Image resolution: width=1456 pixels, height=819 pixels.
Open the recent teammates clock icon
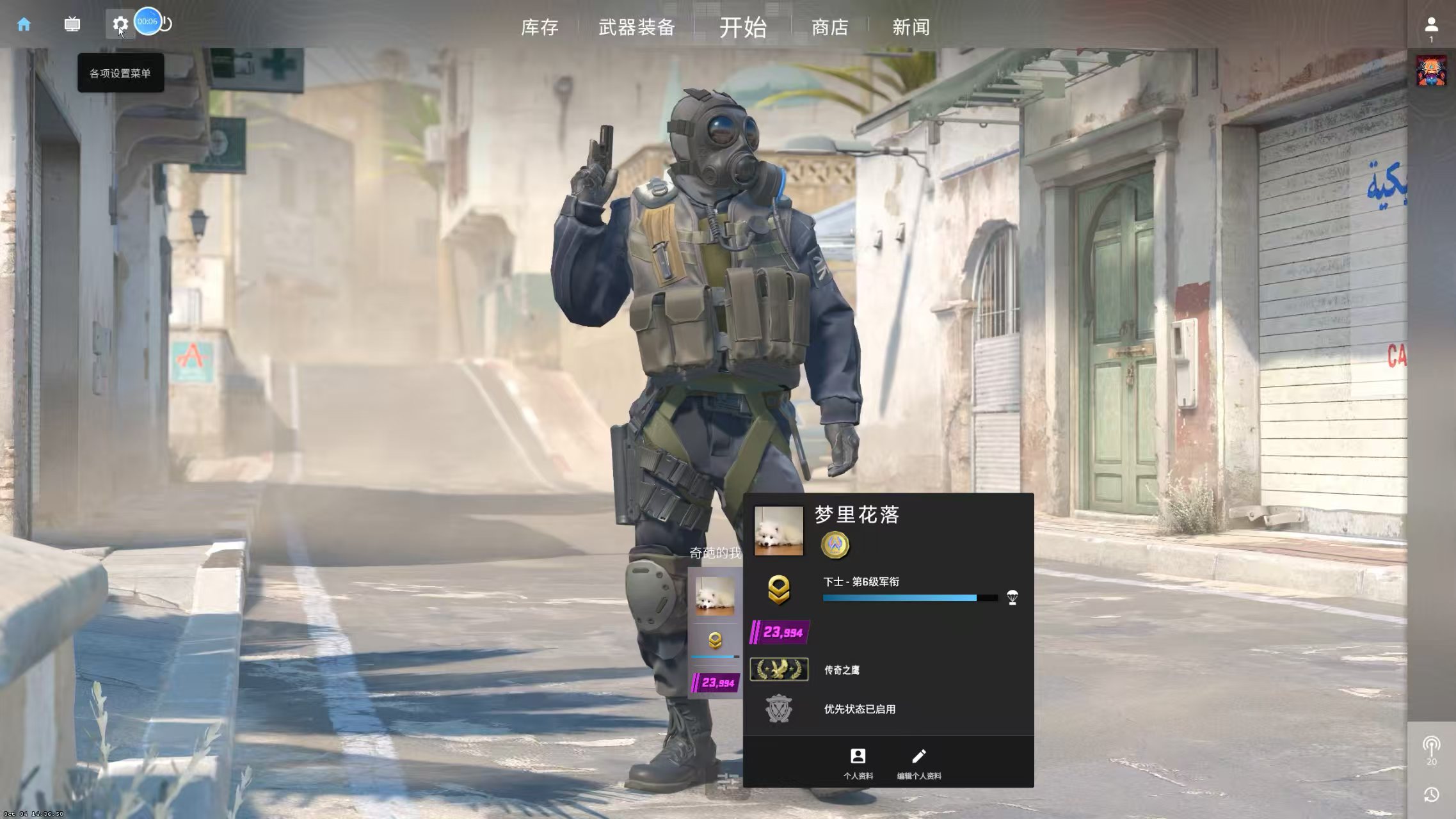point(1431,794)
